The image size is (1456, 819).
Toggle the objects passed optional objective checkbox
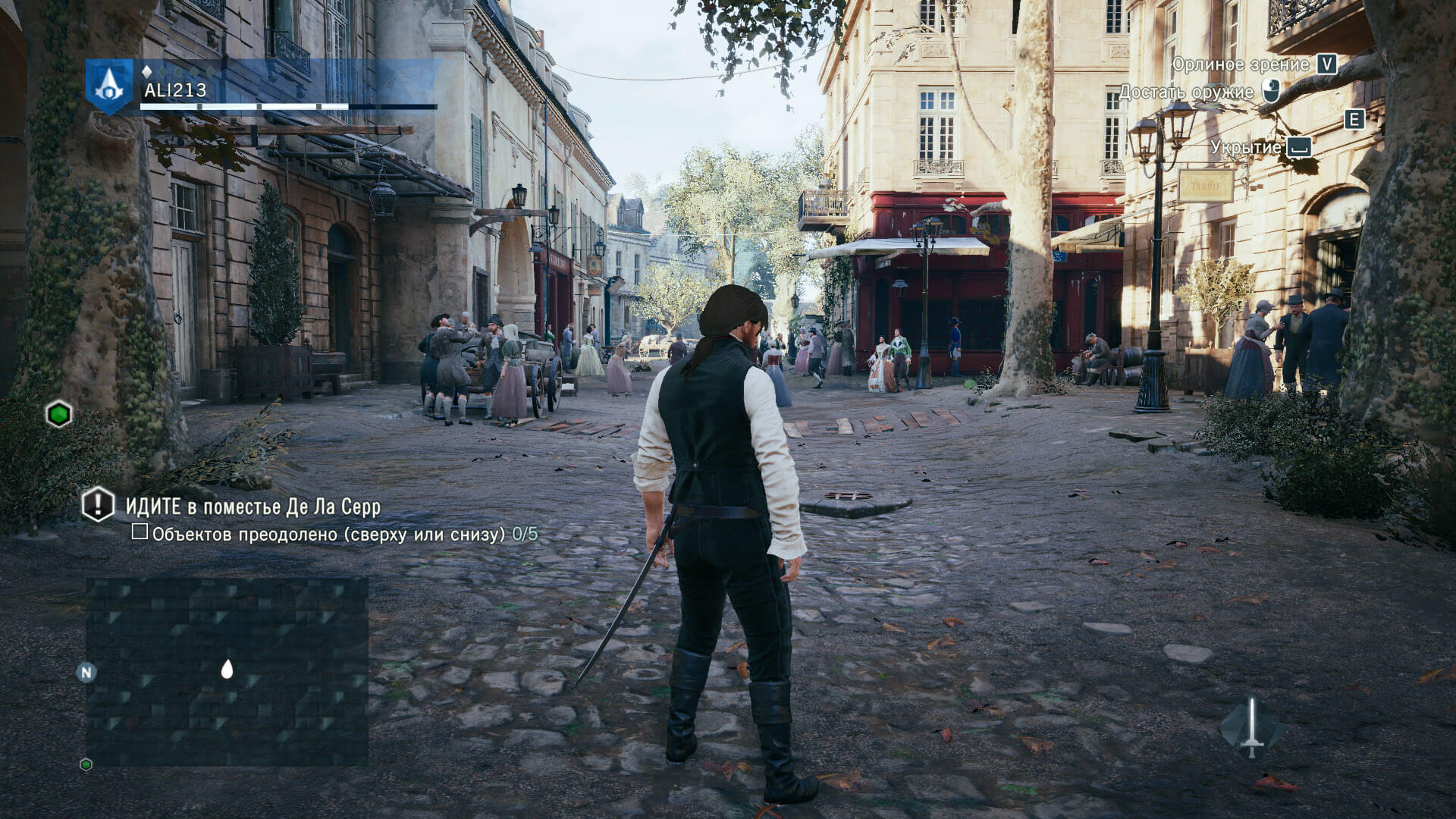coord(140,532)
